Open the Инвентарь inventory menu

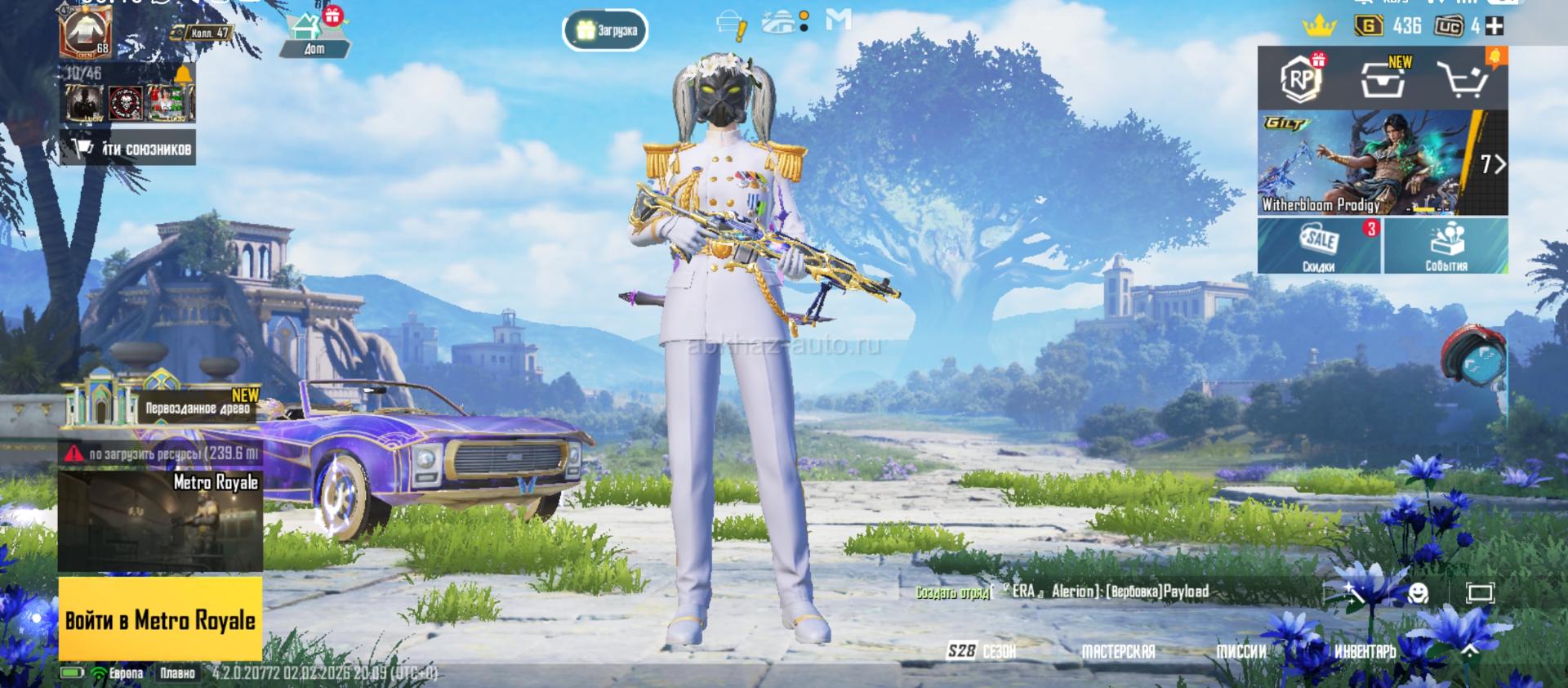coord(1365,651)
